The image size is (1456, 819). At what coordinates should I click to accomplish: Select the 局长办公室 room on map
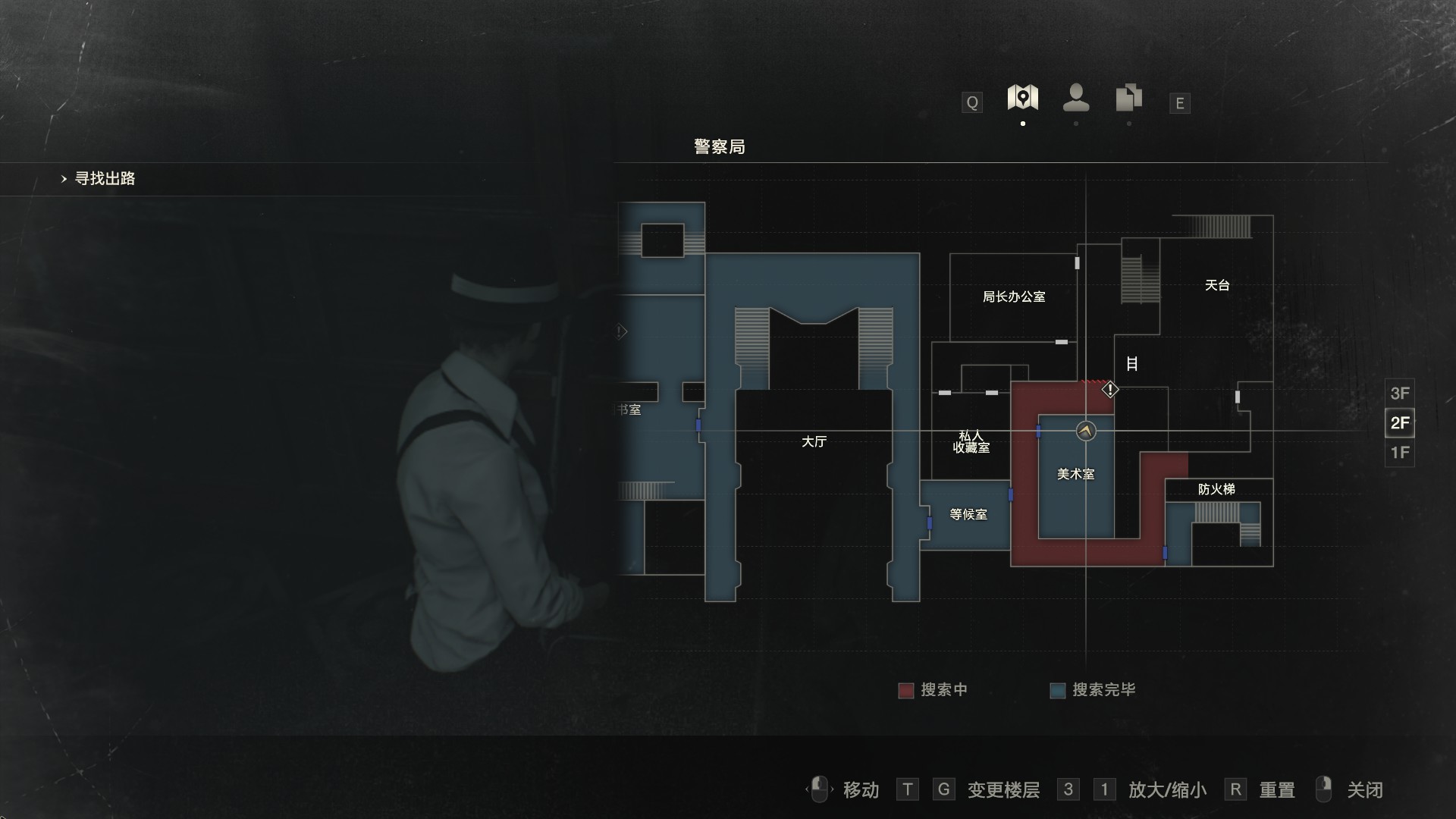1014,297
